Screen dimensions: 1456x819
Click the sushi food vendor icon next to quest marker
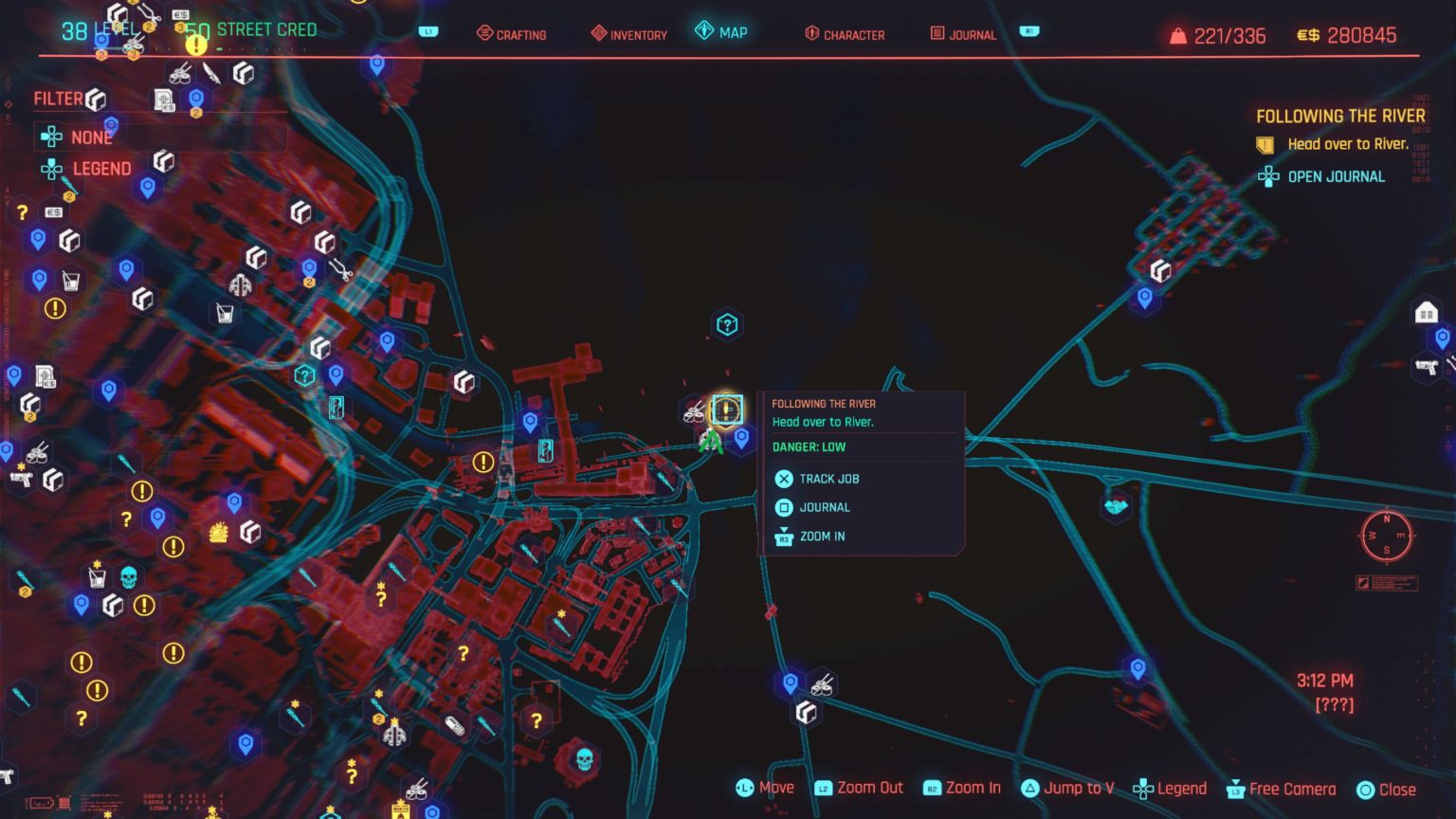[691, 412]
